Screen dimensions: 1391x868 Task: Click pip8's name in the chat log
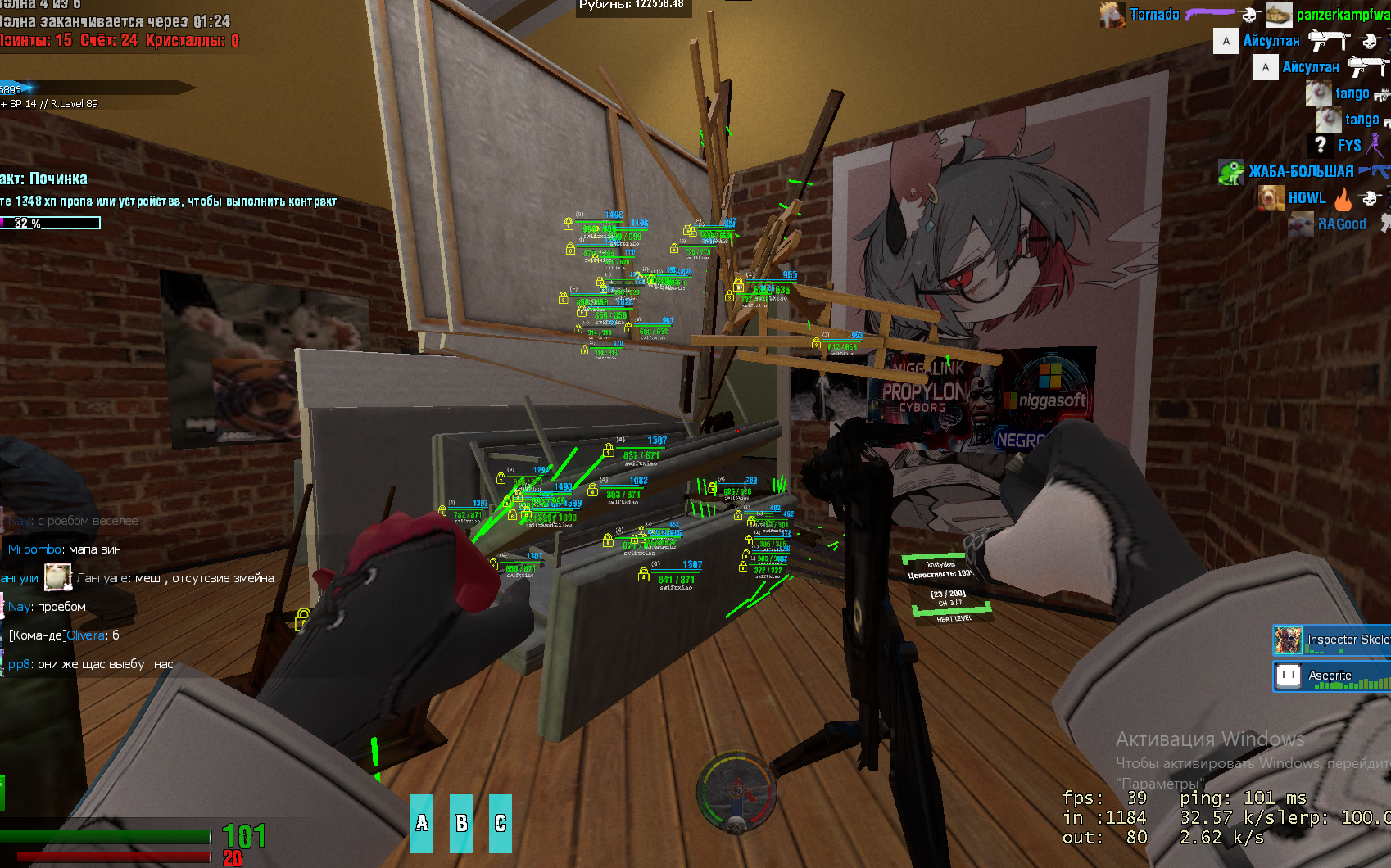(x=17, y=664)
